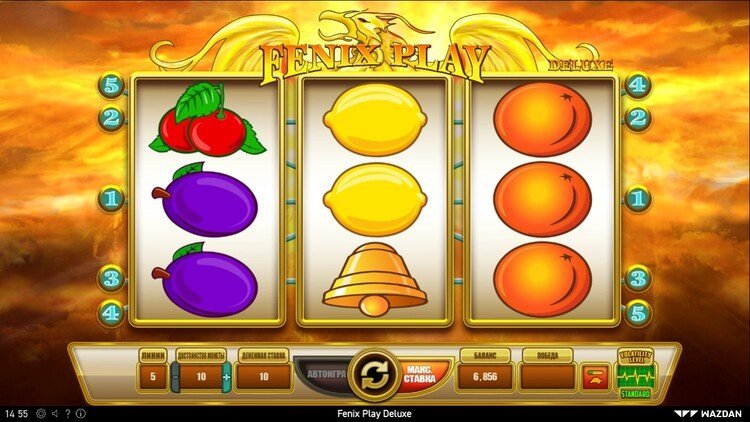Click the Линии lines count box

151,377
